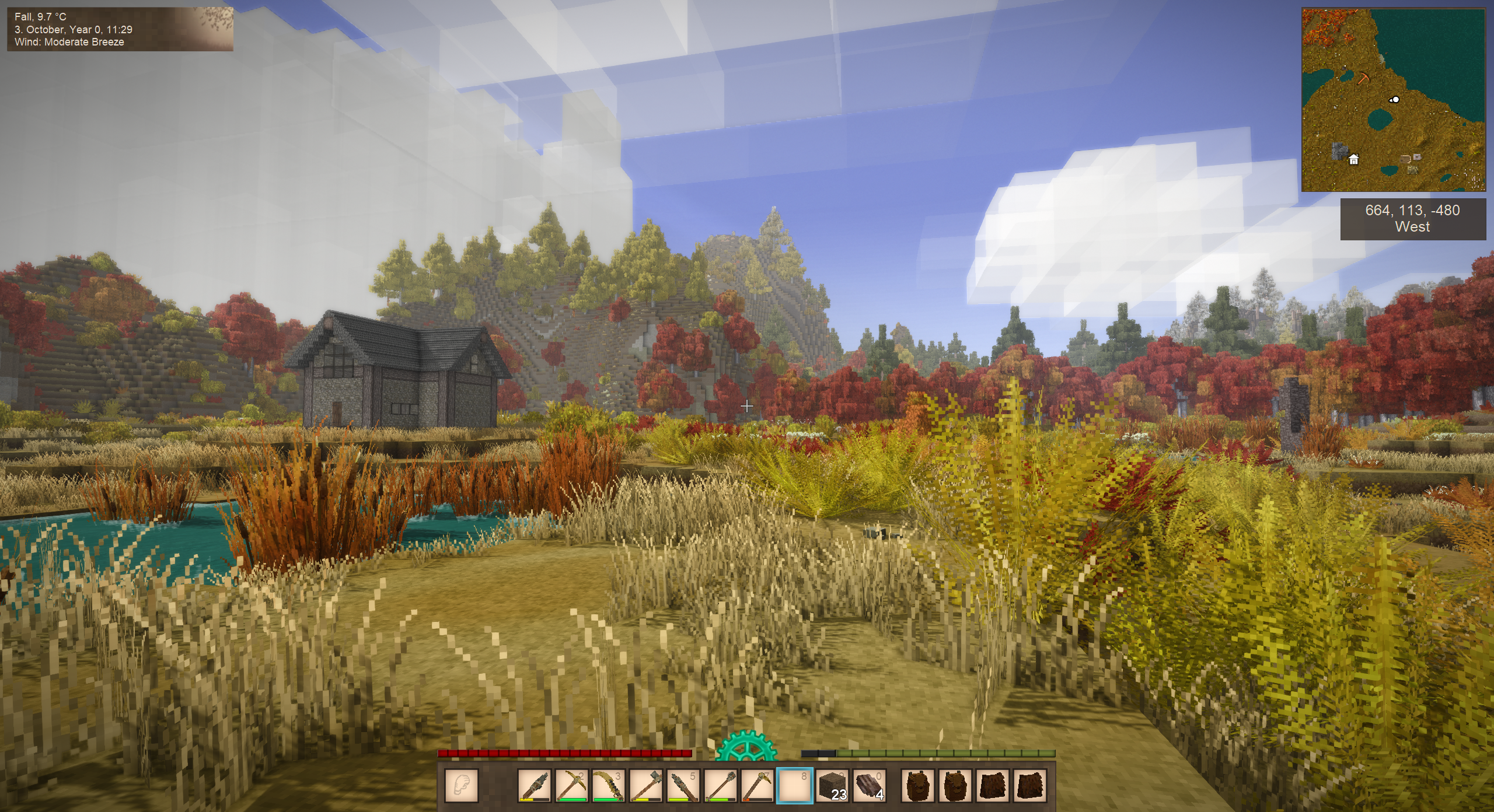The width and height of the screenshot is (1494, 812).
Task: Select the soil block stack of 23
Action: tap(832, 785)
